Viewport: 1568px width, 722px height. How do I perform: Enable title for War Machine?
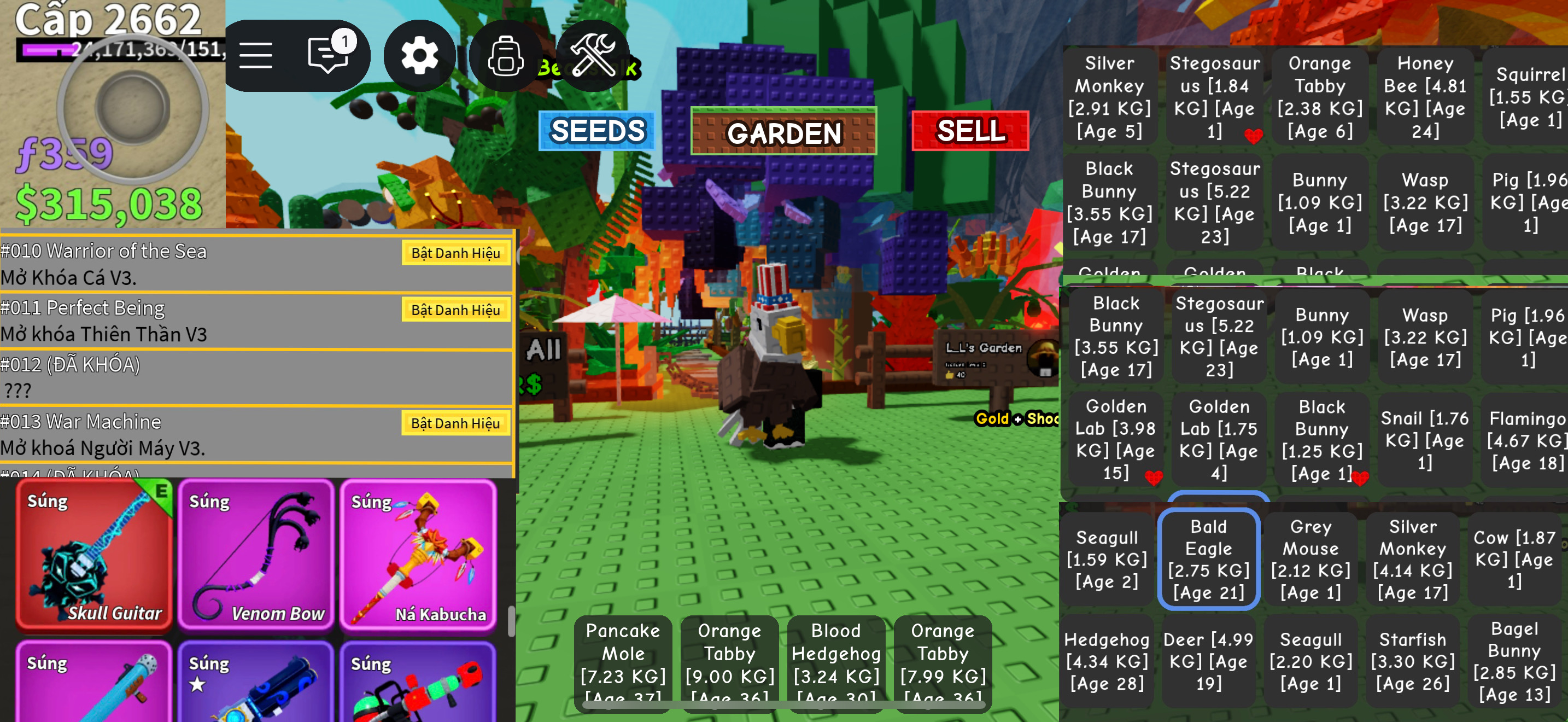(455, 423)
